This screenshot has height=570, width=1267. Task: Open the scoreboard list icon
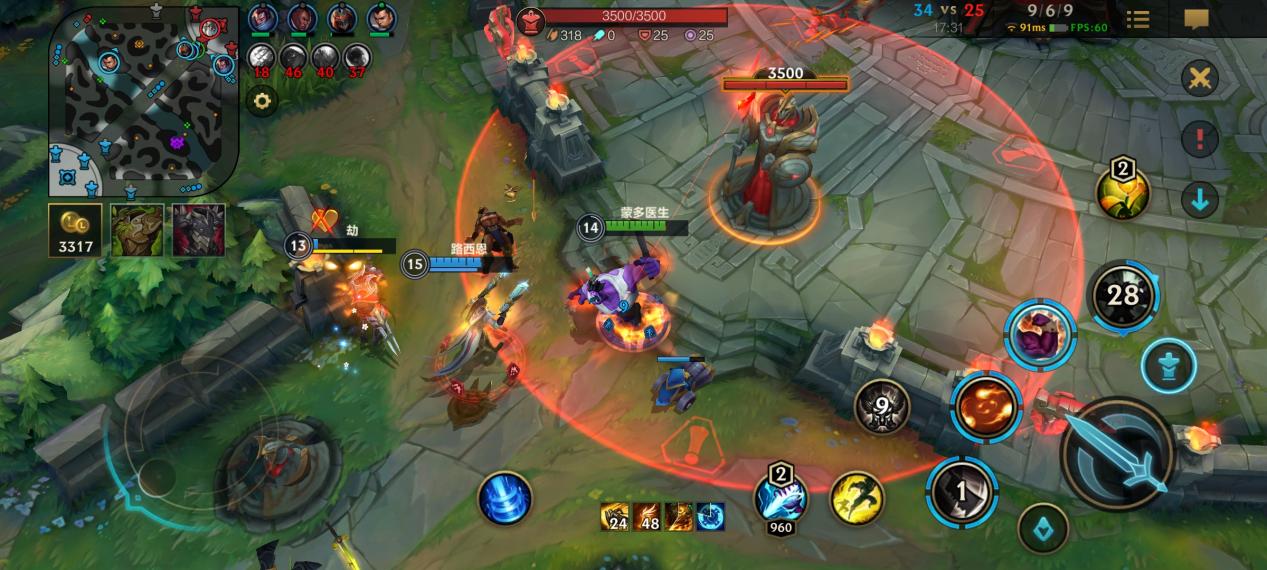(x=1137, y=19)
